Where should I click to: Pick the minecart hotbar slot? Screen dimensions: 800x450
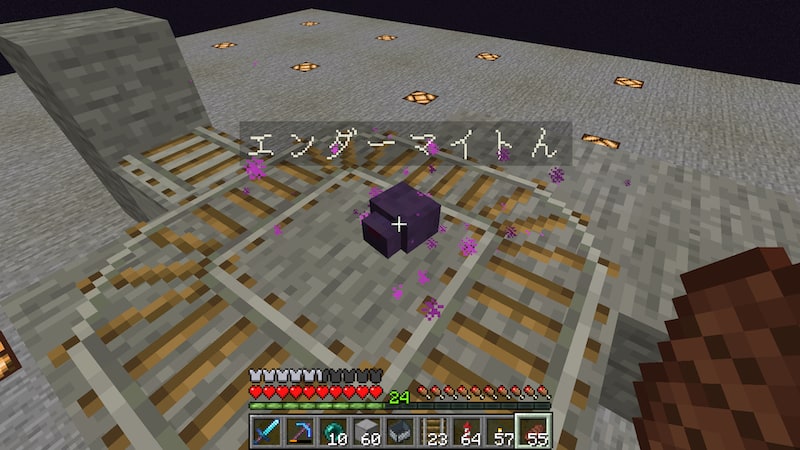coord(400,432)
